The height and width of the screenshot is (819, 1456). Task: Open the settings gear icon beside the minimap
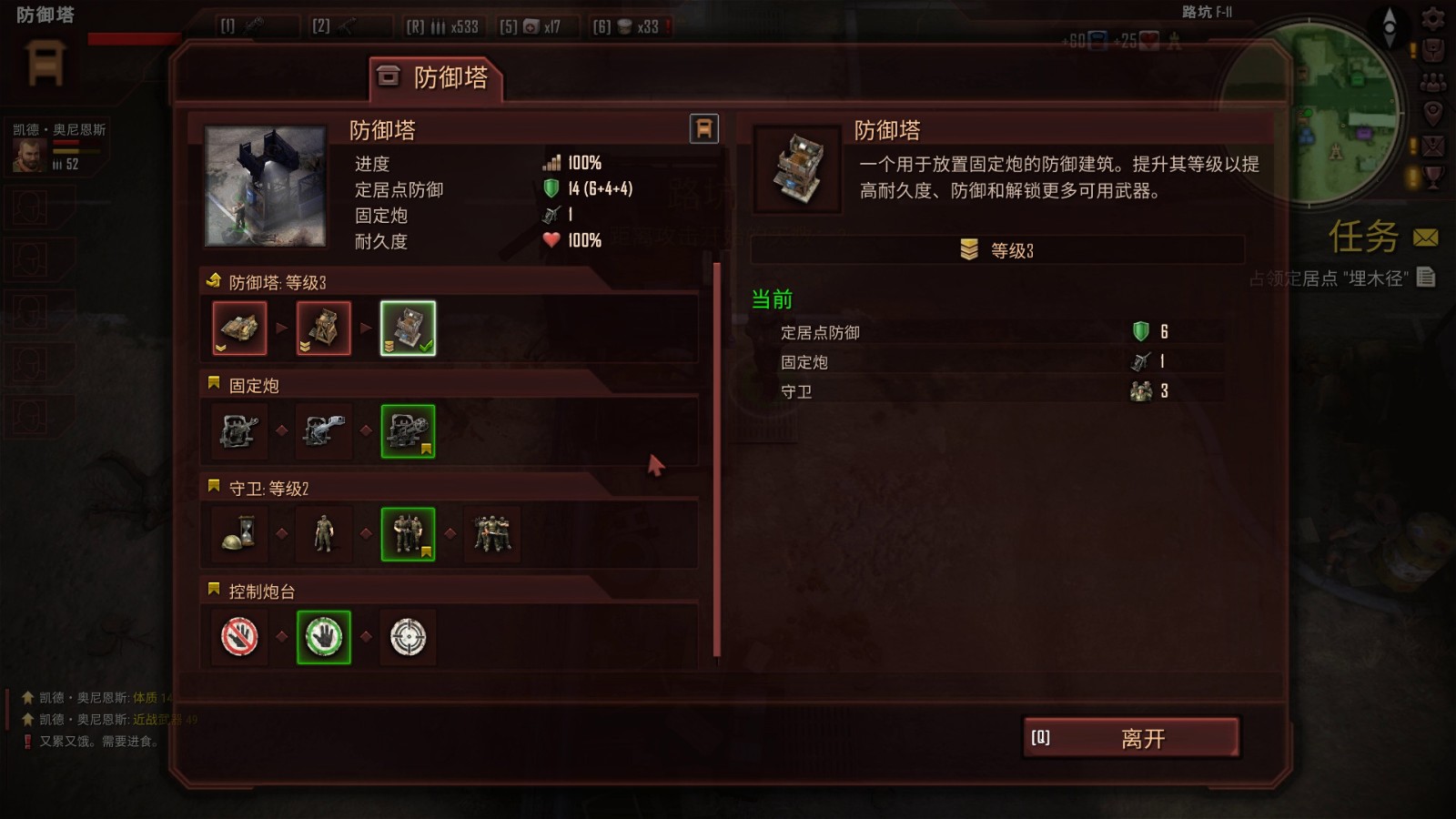point(1431,20)
